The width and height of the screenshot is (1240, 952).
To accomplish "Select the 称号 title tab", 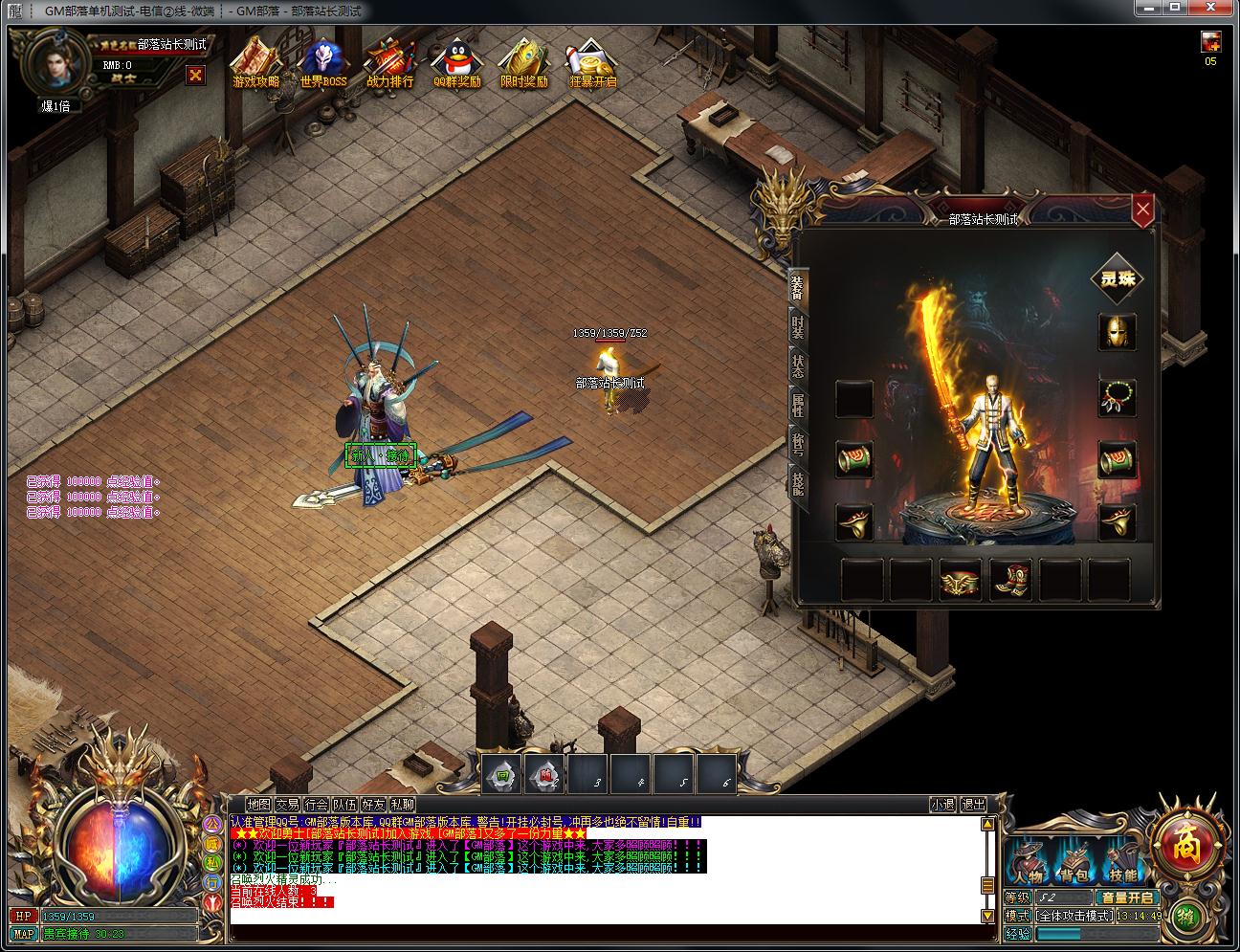I will 798,445.
